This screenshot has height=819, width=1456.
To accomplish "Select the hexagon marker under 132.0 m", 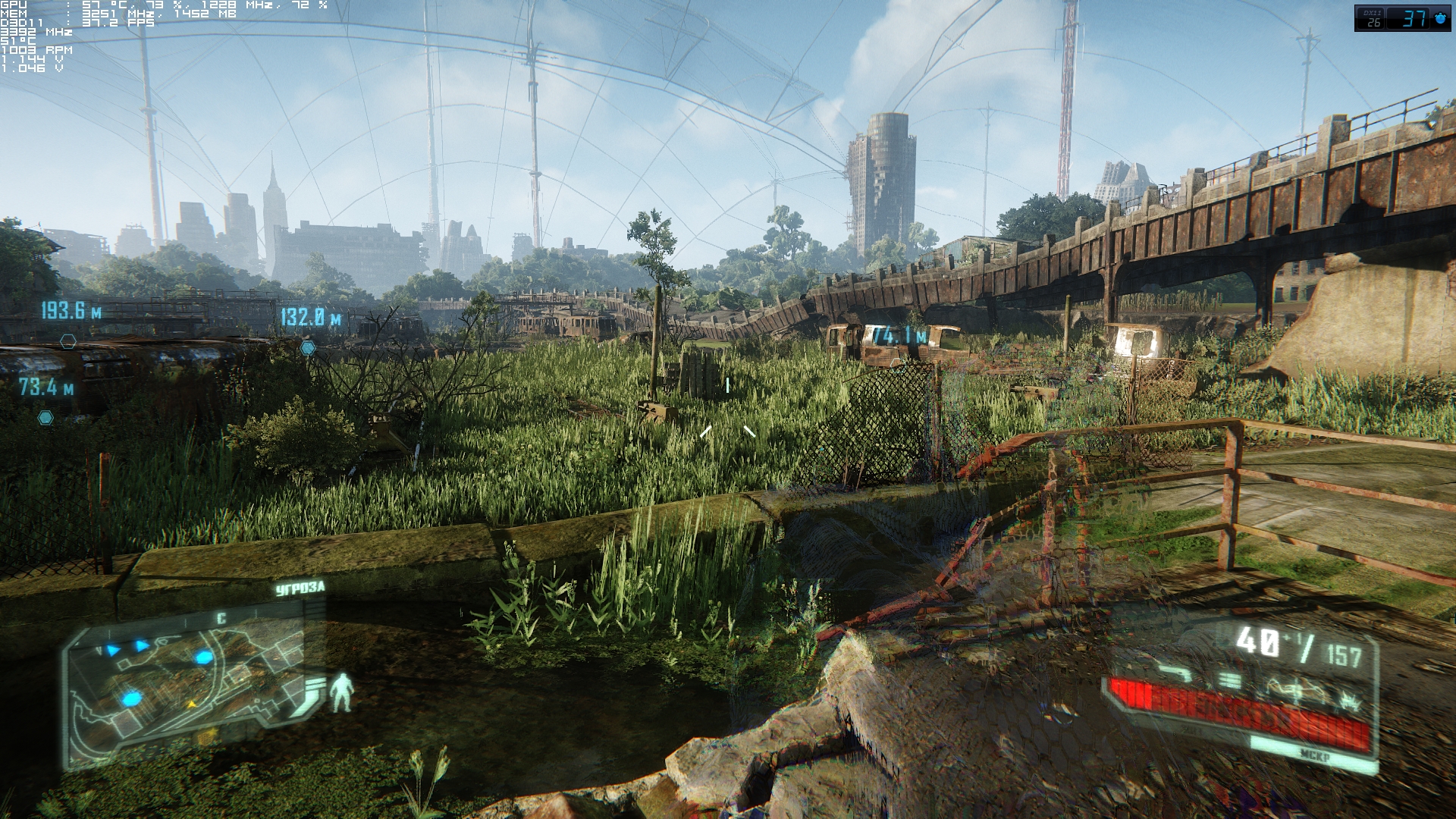I will pos(307,348).
